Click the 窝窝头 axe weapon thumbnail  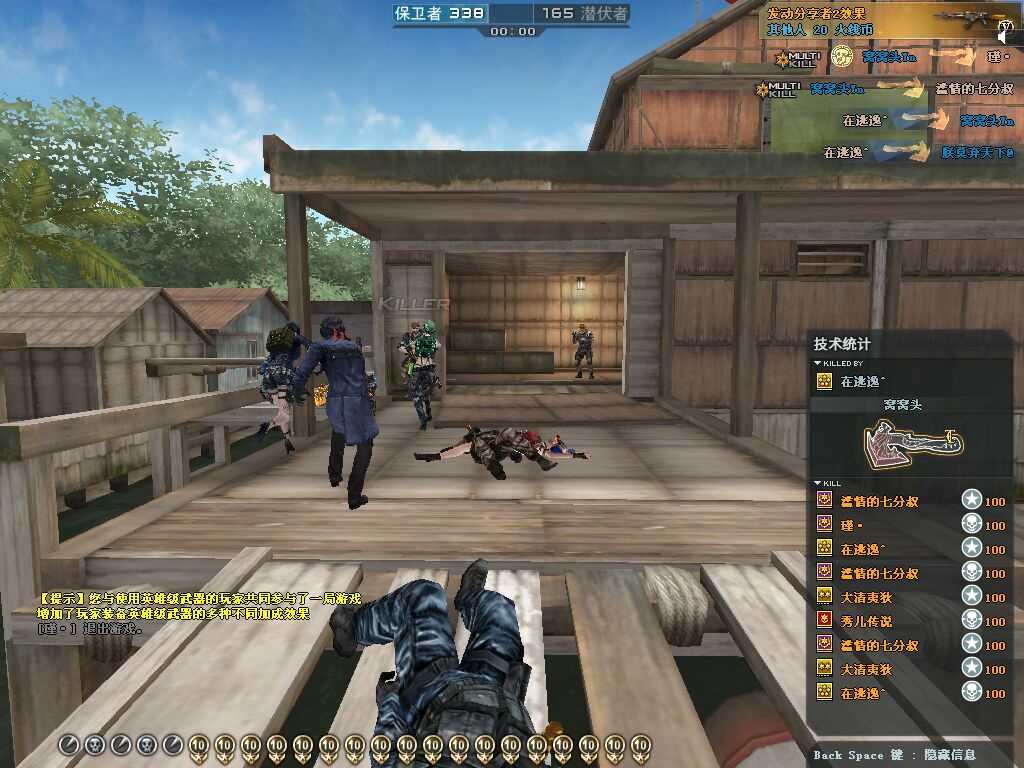click(x=908, y=440)
